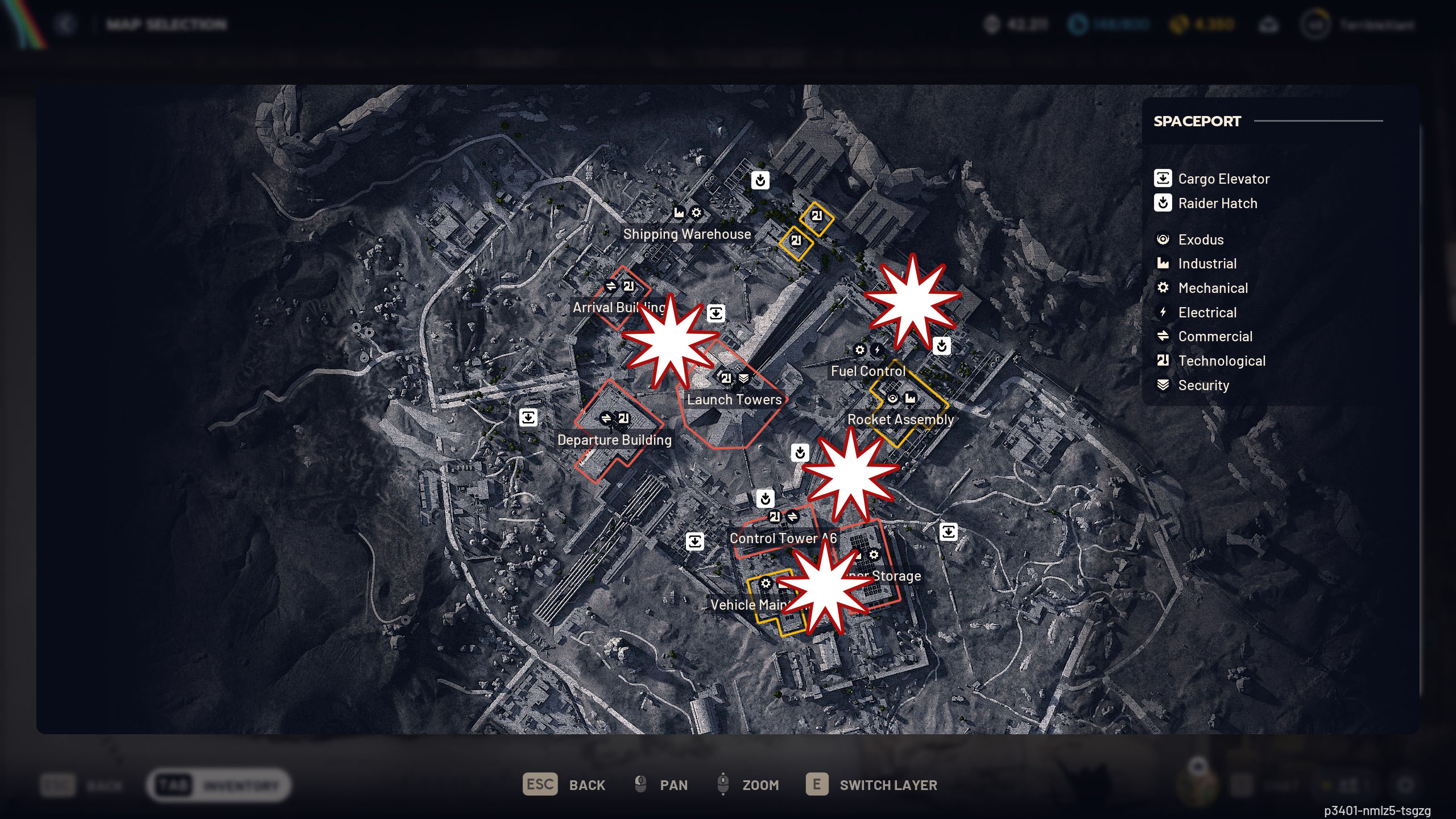Click the Industrial legend entry
The width and height of the screenshot is (1456, 819).
click(1207, 263)
